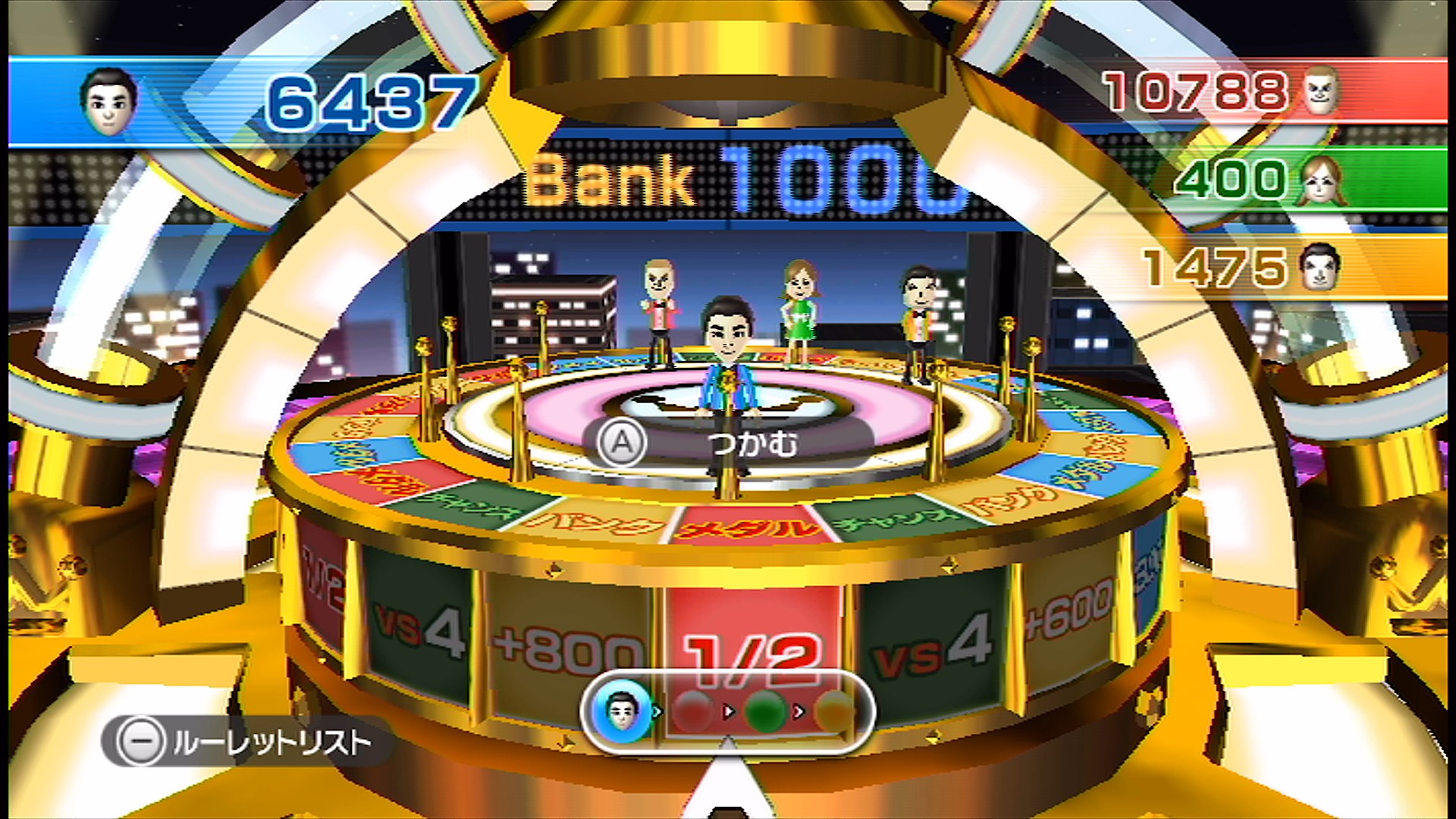Image resolution: width=1456 pixels, height=819 pixels.
Task: Click the green player's Mii portrait
Action: coord(1323,180)
